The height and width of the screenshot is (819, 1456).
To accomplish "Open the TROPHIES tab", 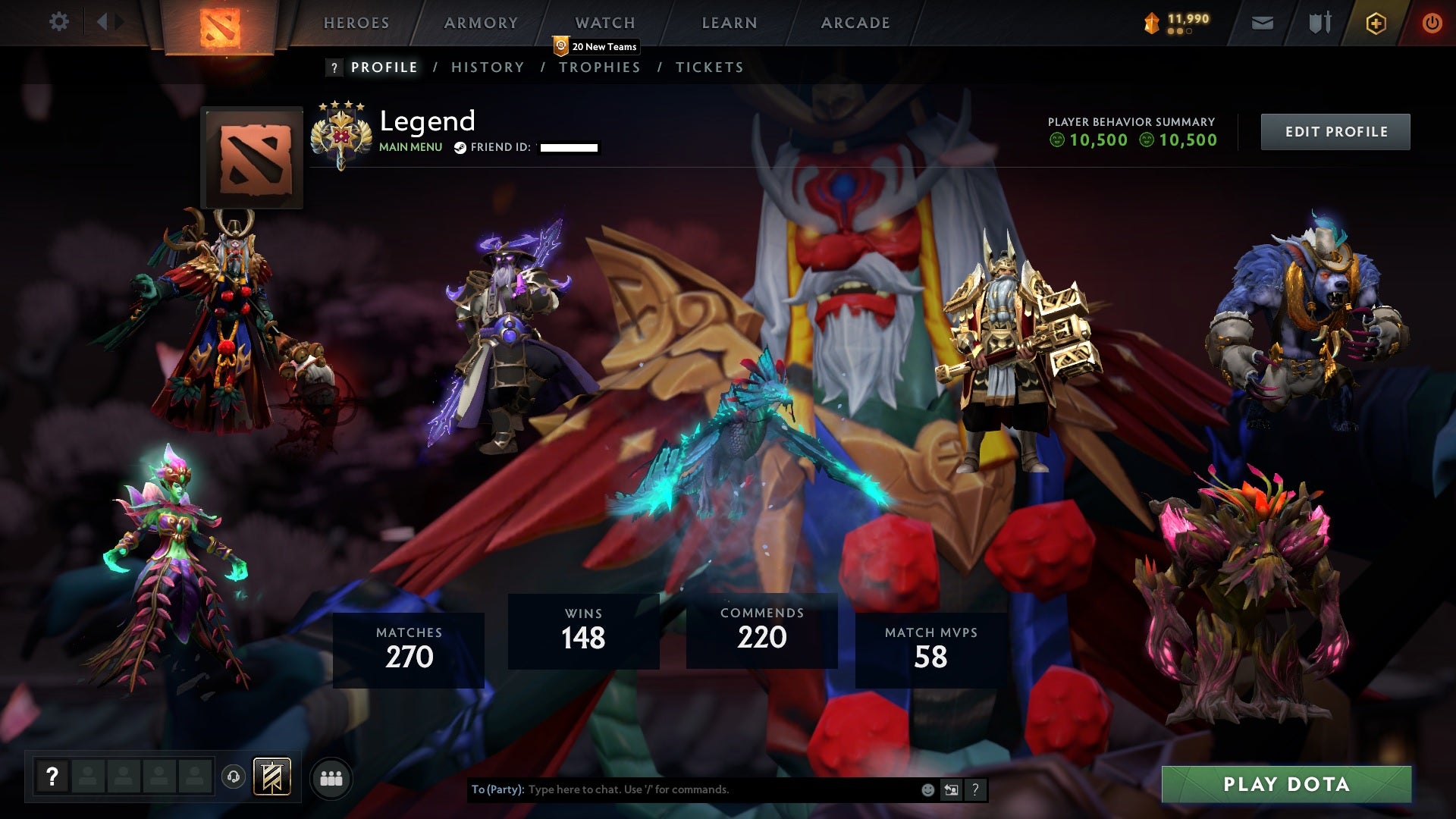I will point(600,67).
